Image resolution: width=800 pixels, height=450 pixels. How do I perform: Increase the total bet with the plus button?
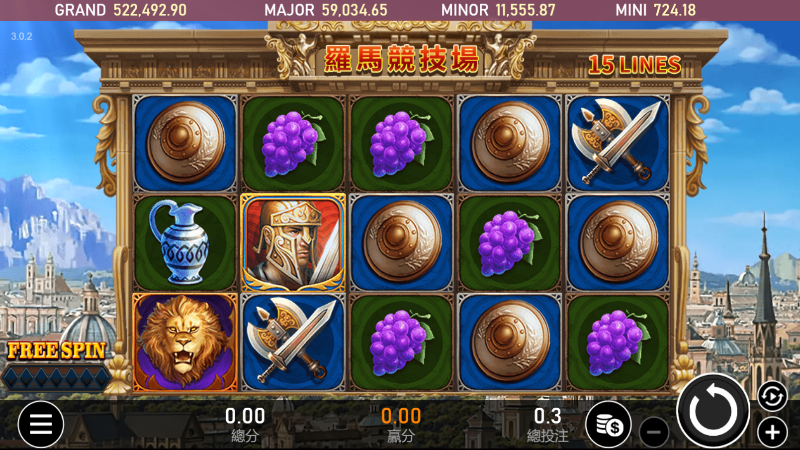(x=772, y=432)
